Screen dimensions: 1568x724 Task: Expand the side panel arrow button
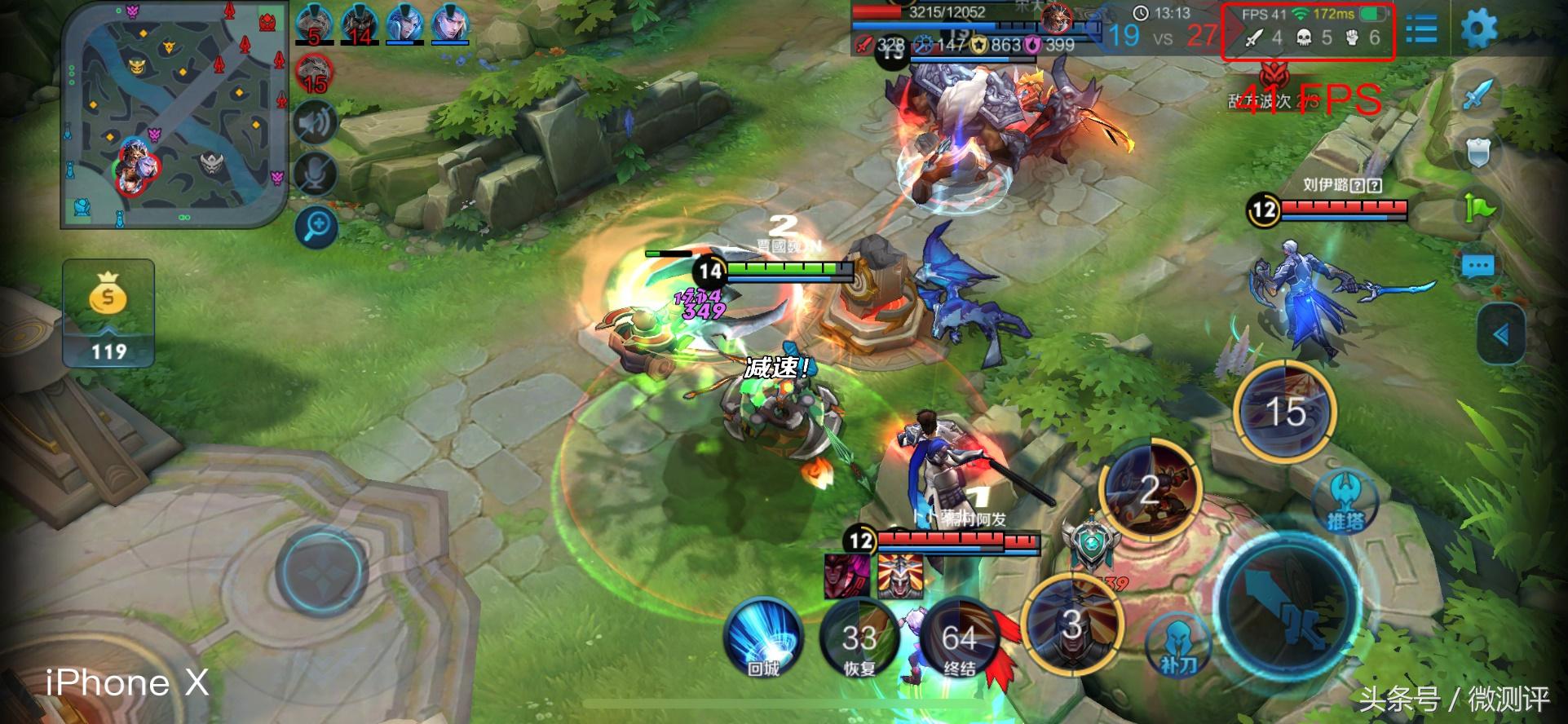[x=1501, y=334]
